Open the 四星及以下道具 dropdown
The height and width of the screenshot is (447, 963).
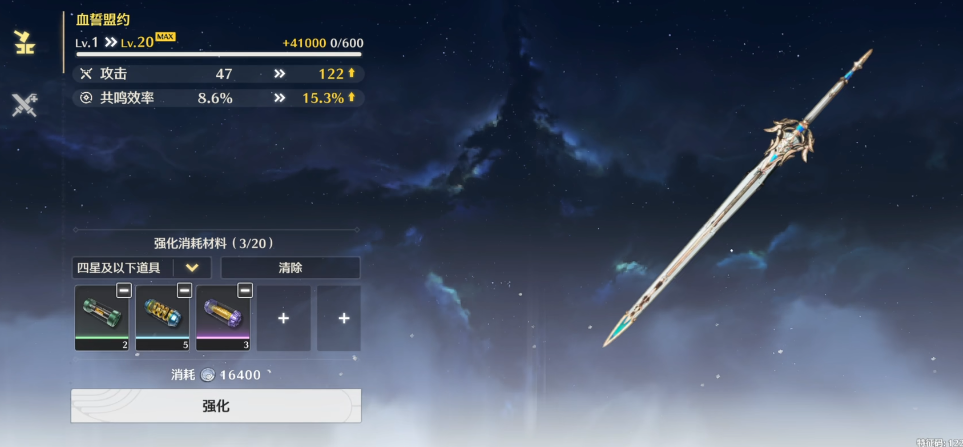coord(142,268)
